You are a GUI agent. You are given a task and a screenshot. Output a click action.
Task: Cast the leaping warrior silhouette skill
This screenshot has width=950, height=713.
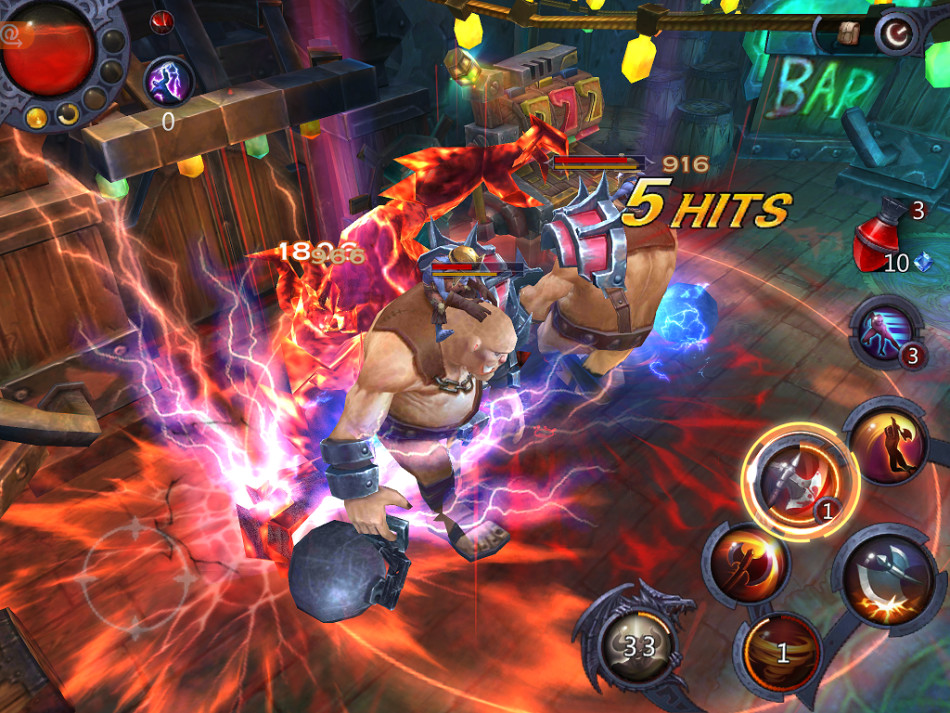(x=887, y=442)
